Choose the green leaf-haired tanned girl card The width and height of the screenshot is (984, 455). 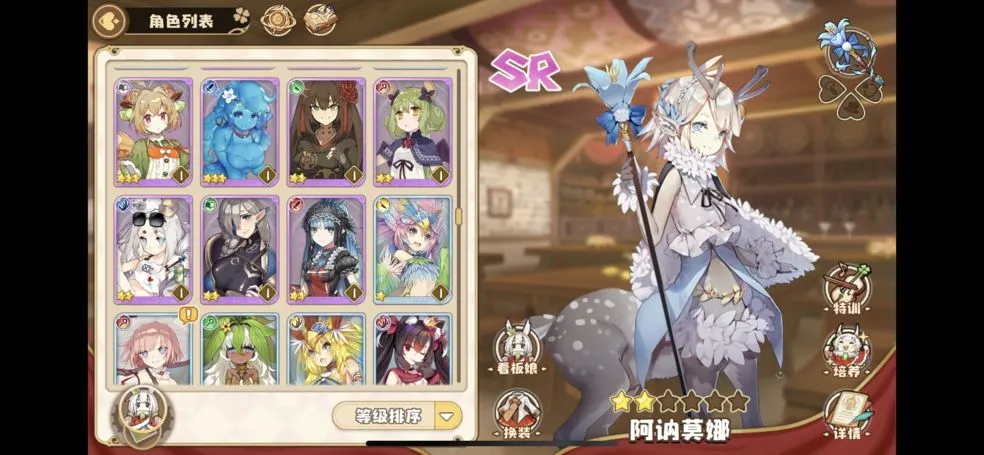239,350
